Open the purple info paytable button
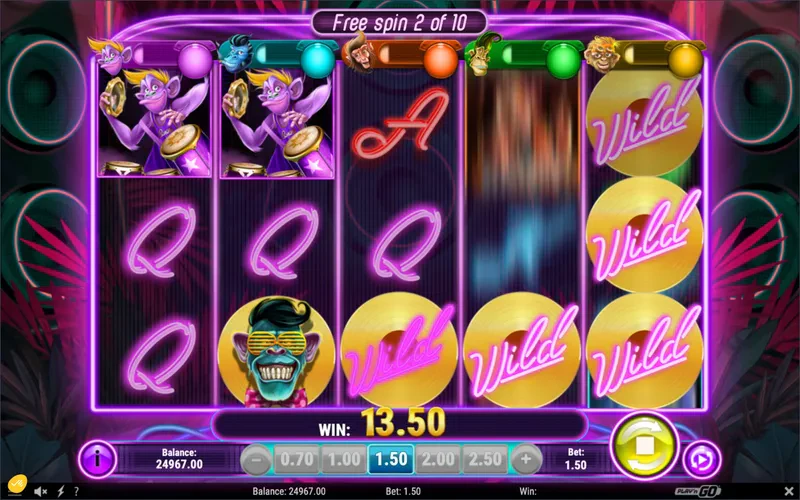This screenshot has width=800, height=500. pyautogui.click(x=97, y=460)
